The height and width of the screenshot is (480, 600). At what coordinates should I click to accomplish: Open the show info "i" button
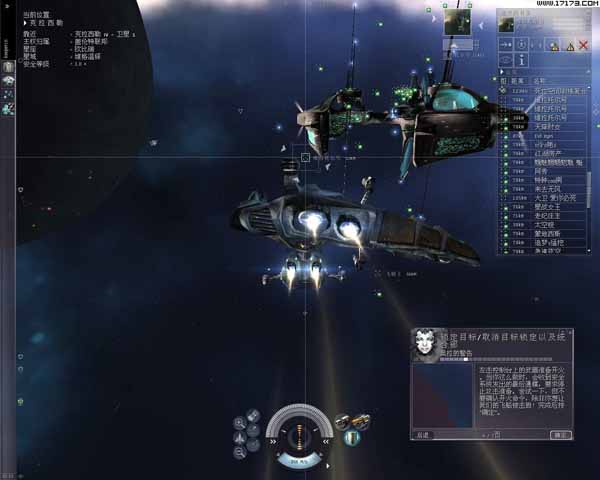522,61
